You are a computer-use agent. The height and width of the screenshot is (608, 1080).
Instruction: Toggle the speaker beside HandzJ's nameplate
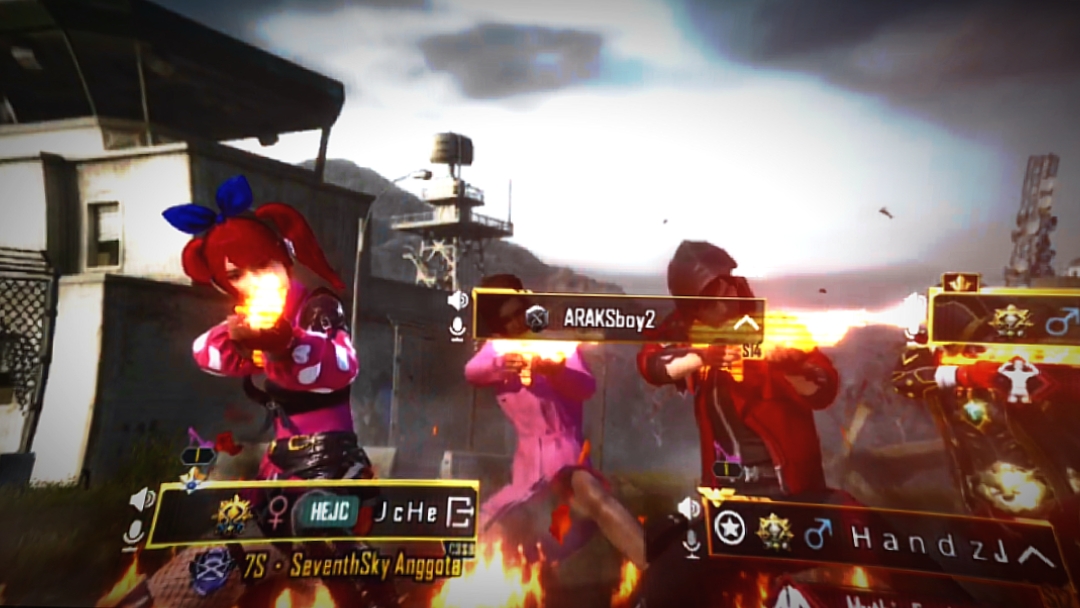(689, 508)
